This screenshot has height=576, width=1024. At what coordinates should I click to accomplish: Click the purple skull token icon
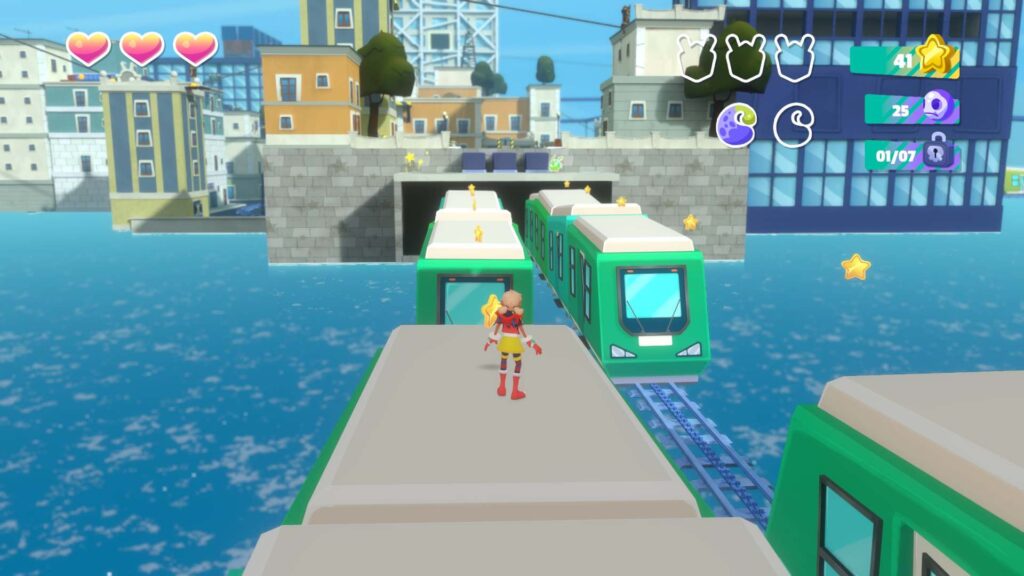click(937, 107)
